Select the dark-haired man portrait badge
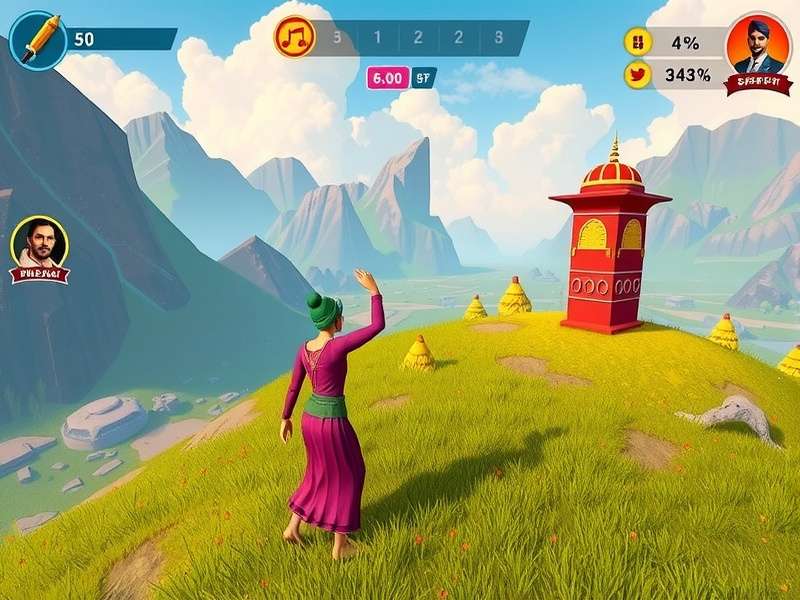The image size is (800, 600). (39, 247)
